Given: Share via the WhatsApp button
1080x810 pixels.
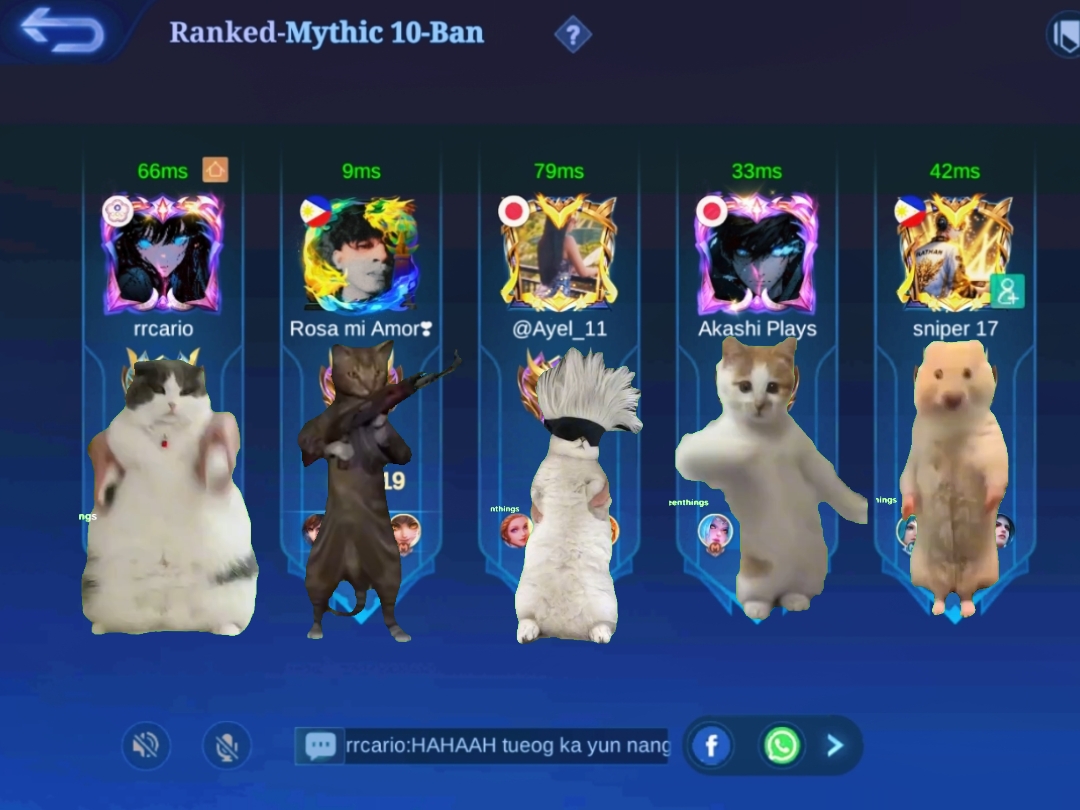Looking at the screenshot, I should click(x=782, y=745).
